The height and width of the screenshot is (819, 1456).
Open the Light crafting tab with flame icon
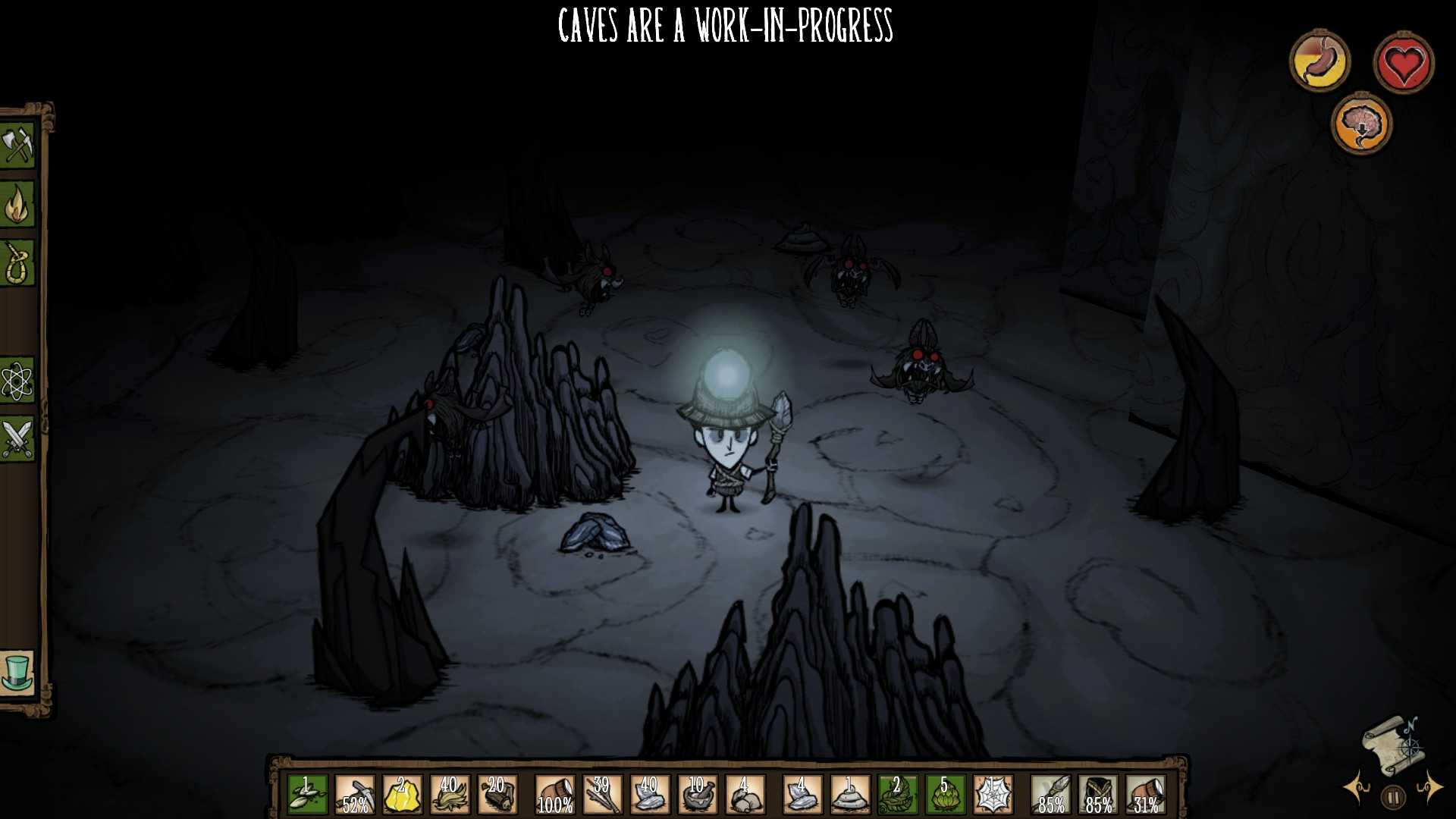[17, 203]
